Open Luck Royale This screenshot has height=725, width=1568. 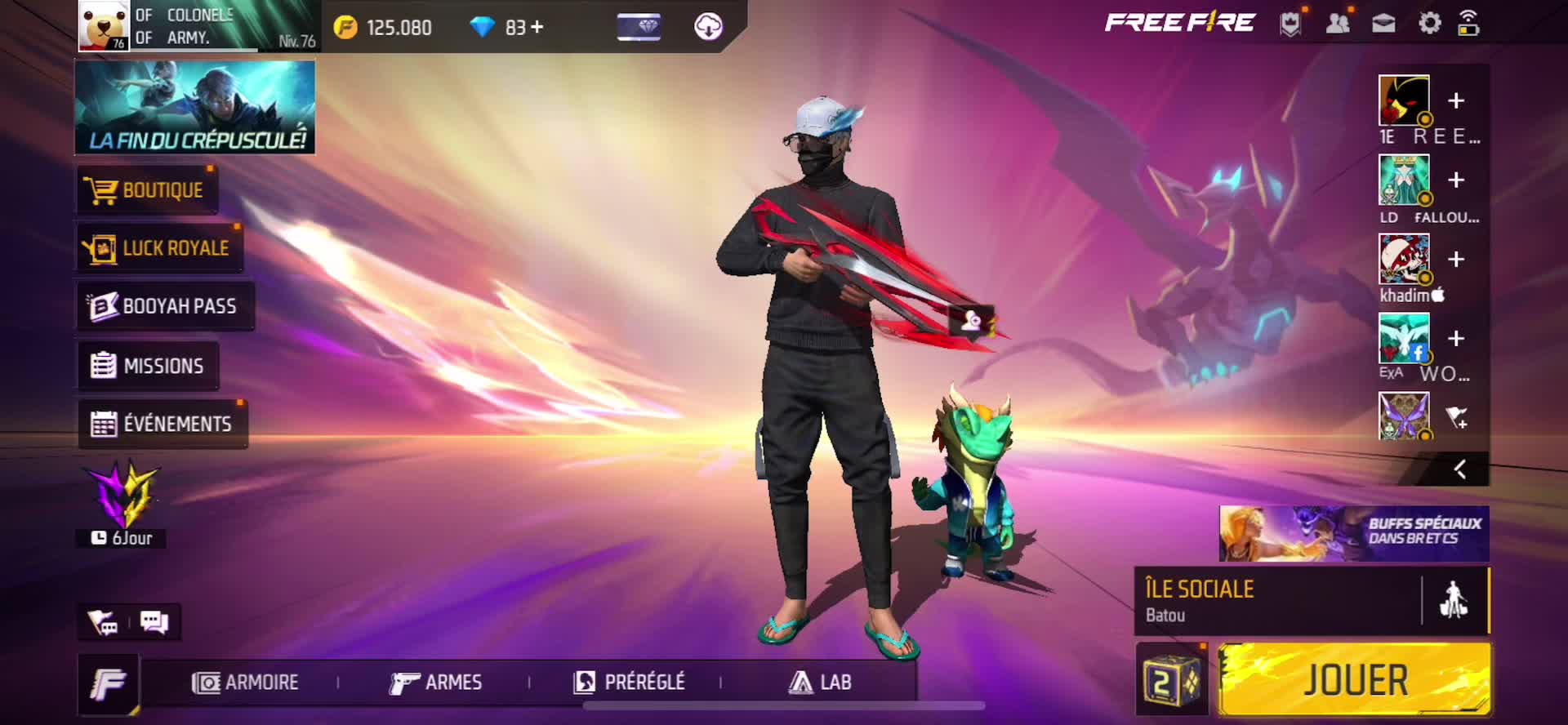160,248
